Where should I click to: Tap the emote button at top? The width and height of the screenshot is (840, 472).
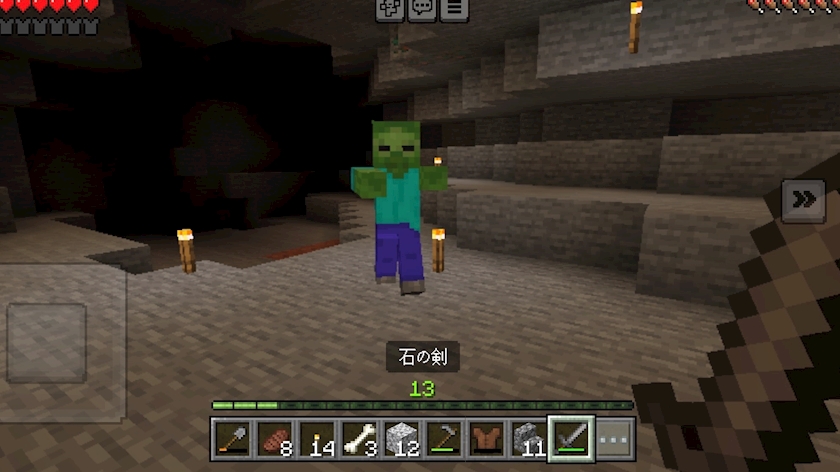pyautogui.click(x=390, y=9)
